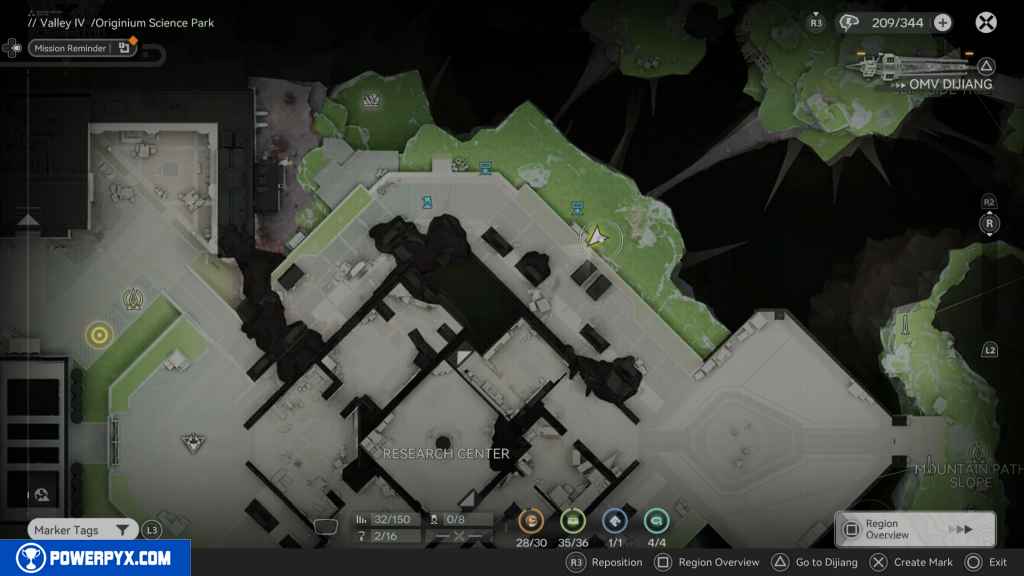Image resolution: width=1024 pixels, height=576 pixels.
Task: Select the yellow circular map marker
Action: point(98,335)
